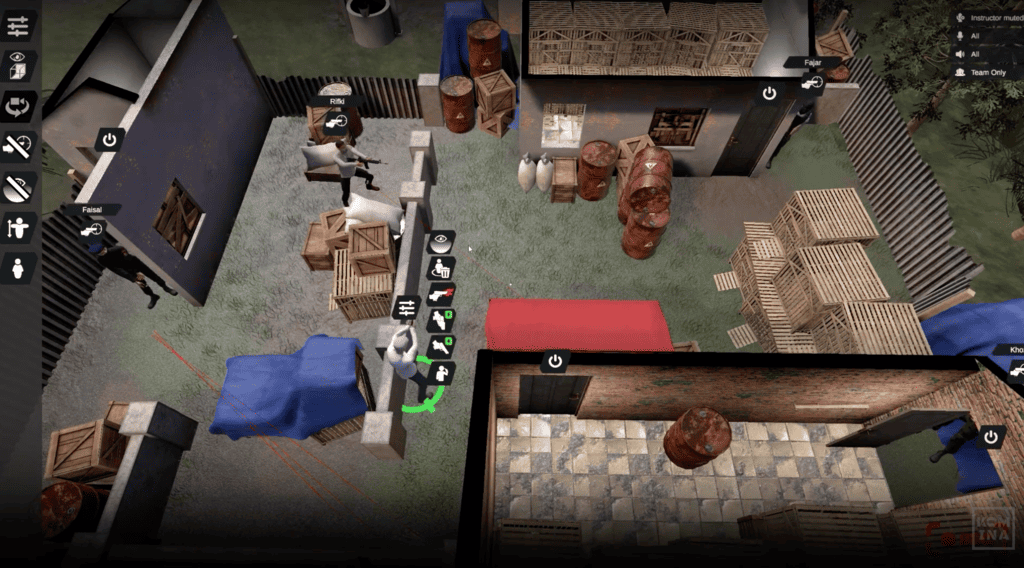The image size is (1024, 568).
Task: Click the standing person icon in the toolbar
Action: coord(20,267)
